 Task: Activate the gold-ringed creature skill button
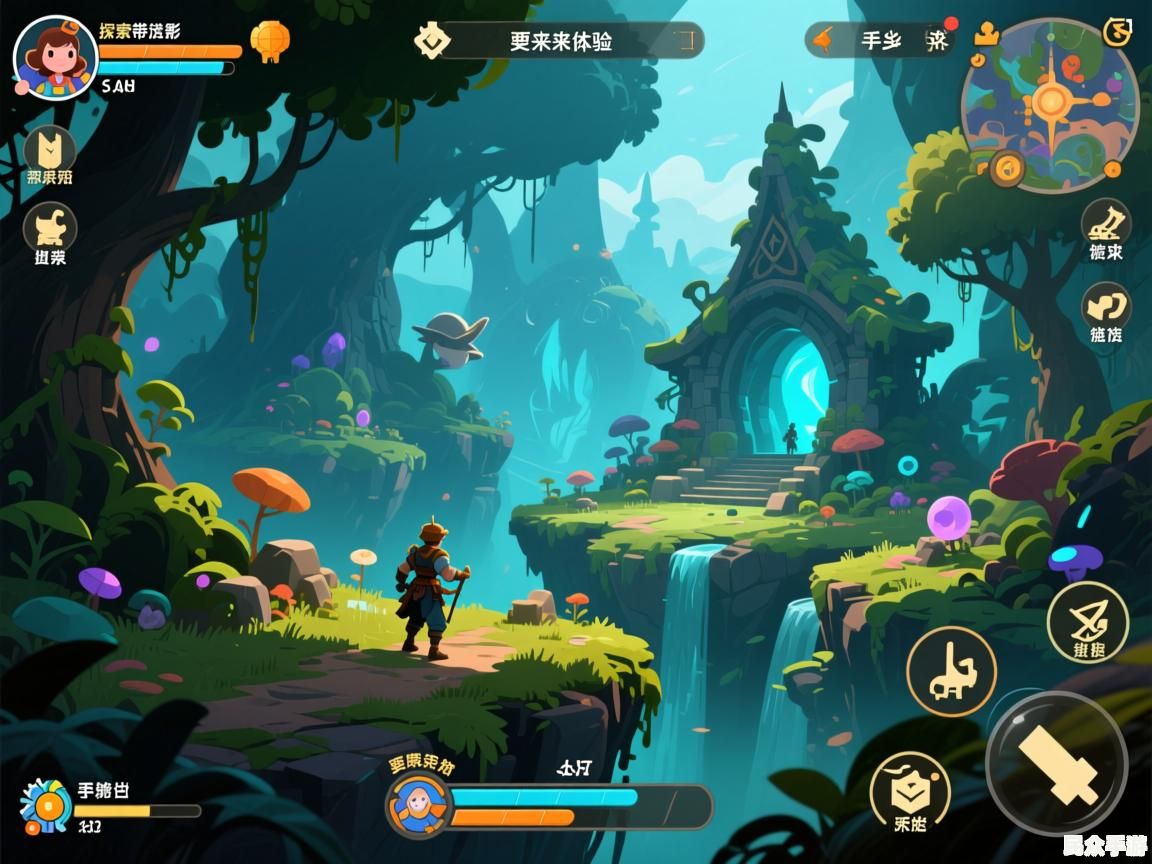tap(951, 672)
